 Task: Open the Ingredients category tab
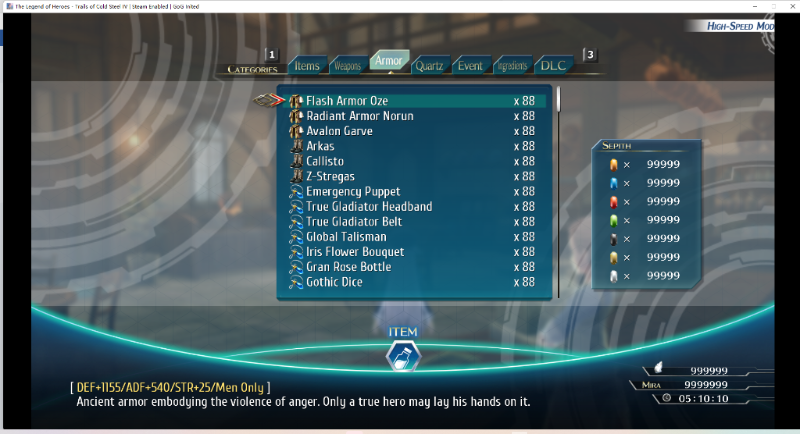(x=511, y=66)
